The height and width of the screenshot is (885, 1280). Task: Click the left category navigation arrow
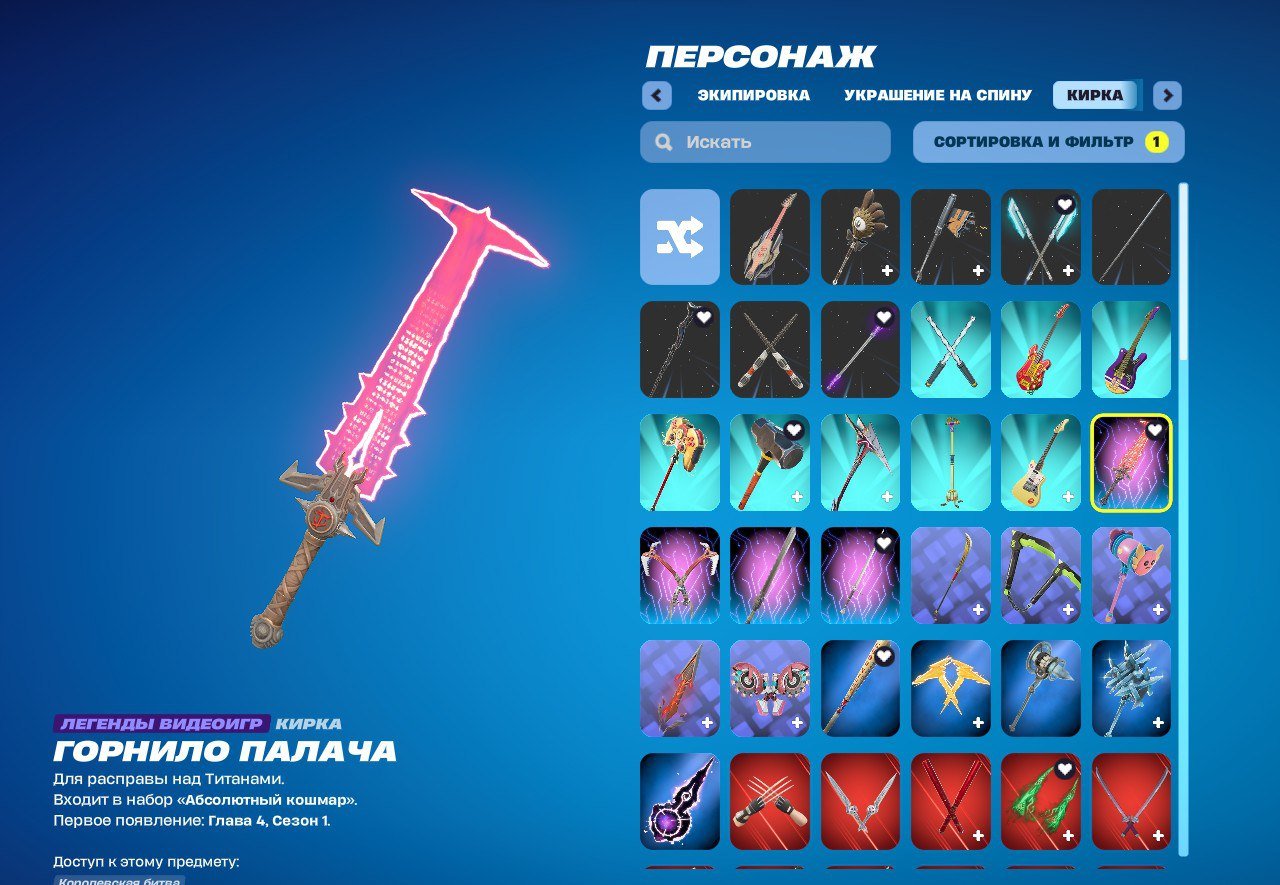point(657,94)
